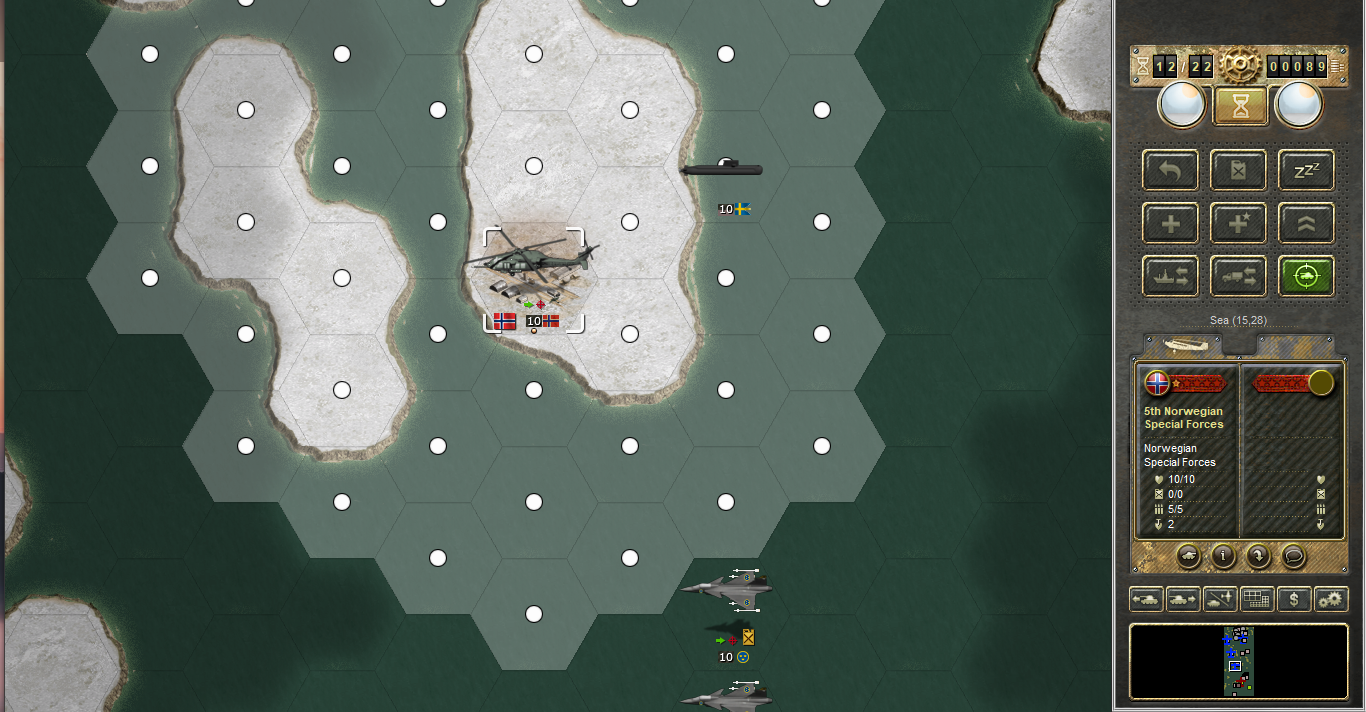Click the speech bubble button

point(1292,554)
